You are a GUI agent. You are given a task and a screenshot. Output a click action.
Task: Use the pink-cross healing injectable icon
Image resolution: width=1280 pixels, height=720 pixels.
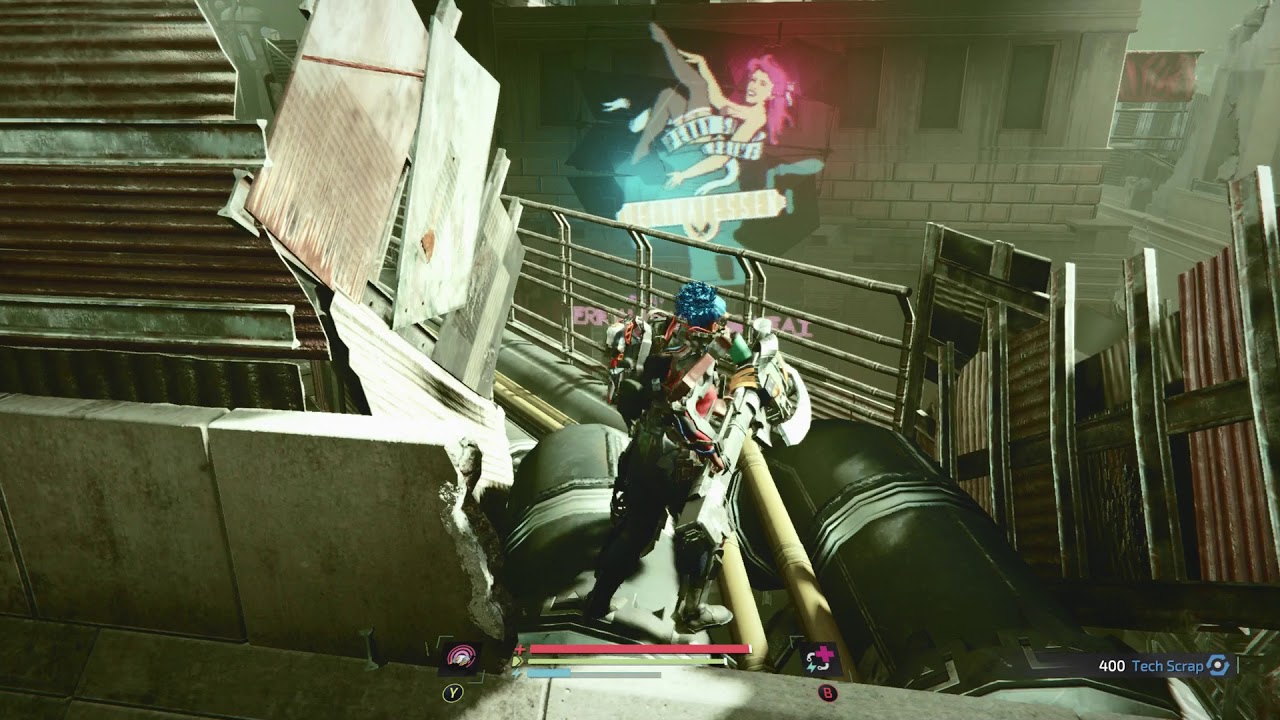(x=819, y=658)
